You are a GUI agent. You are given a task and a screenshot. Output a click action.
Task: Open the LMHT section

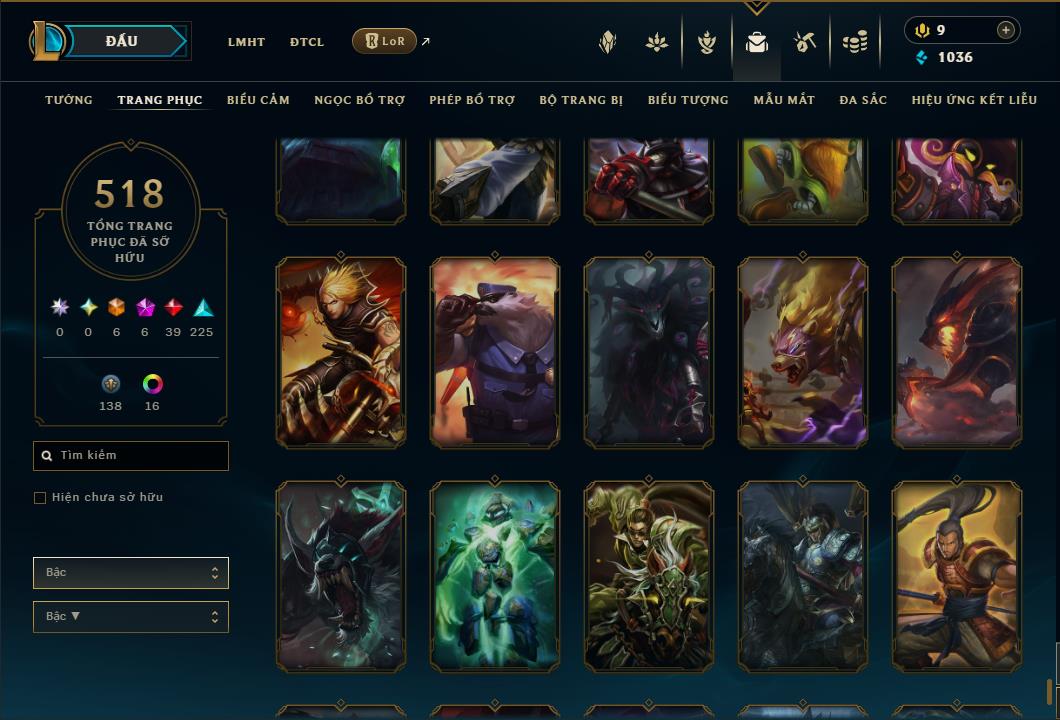click(x=246, y=42)
